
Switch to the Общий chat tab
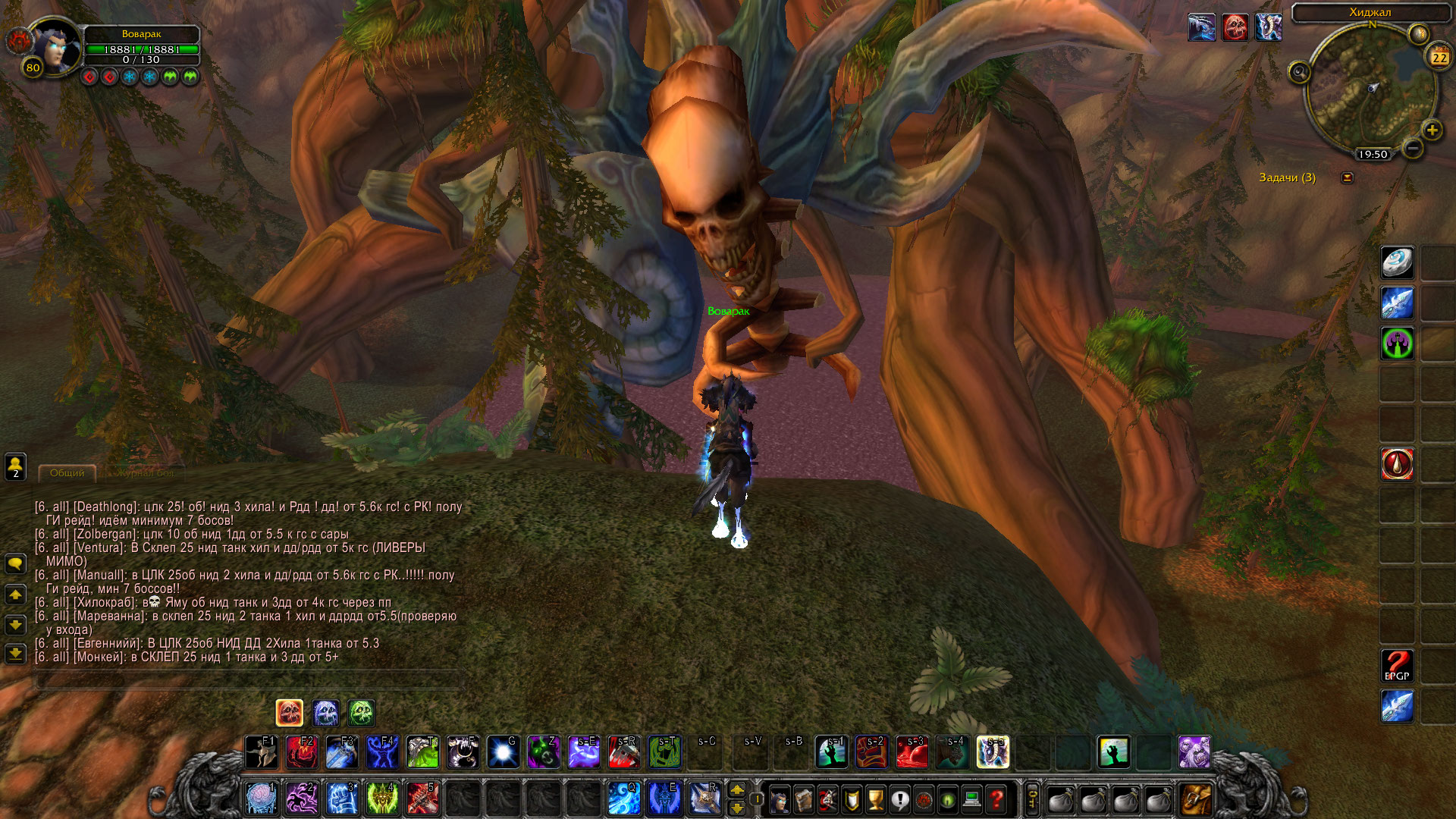pos(67,473)
